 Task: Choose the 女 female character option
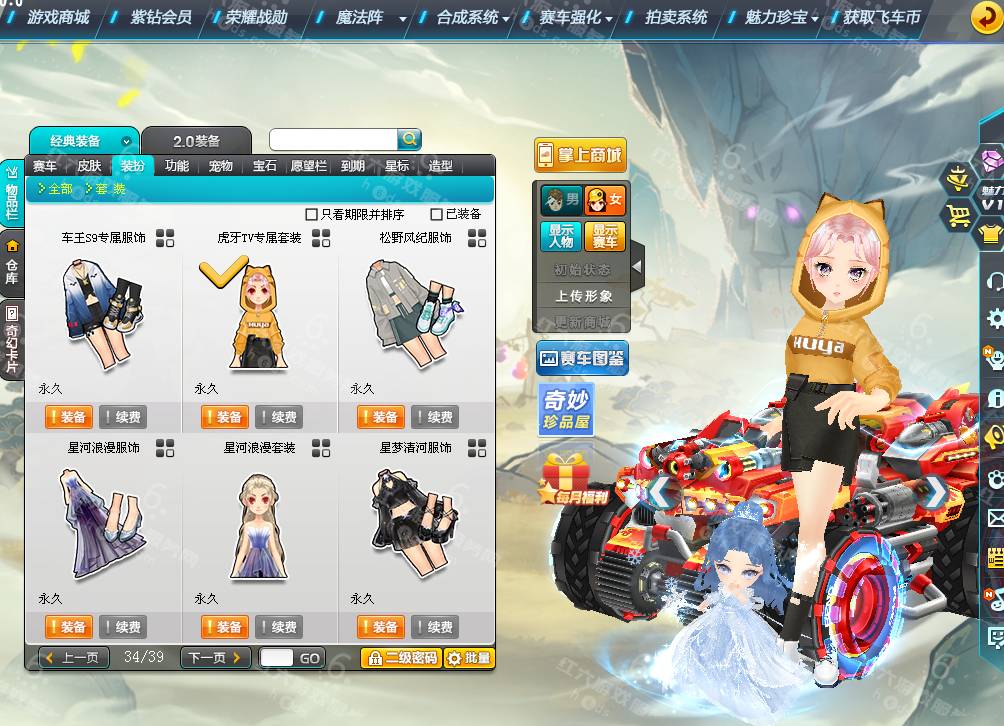tap(605, 200)
